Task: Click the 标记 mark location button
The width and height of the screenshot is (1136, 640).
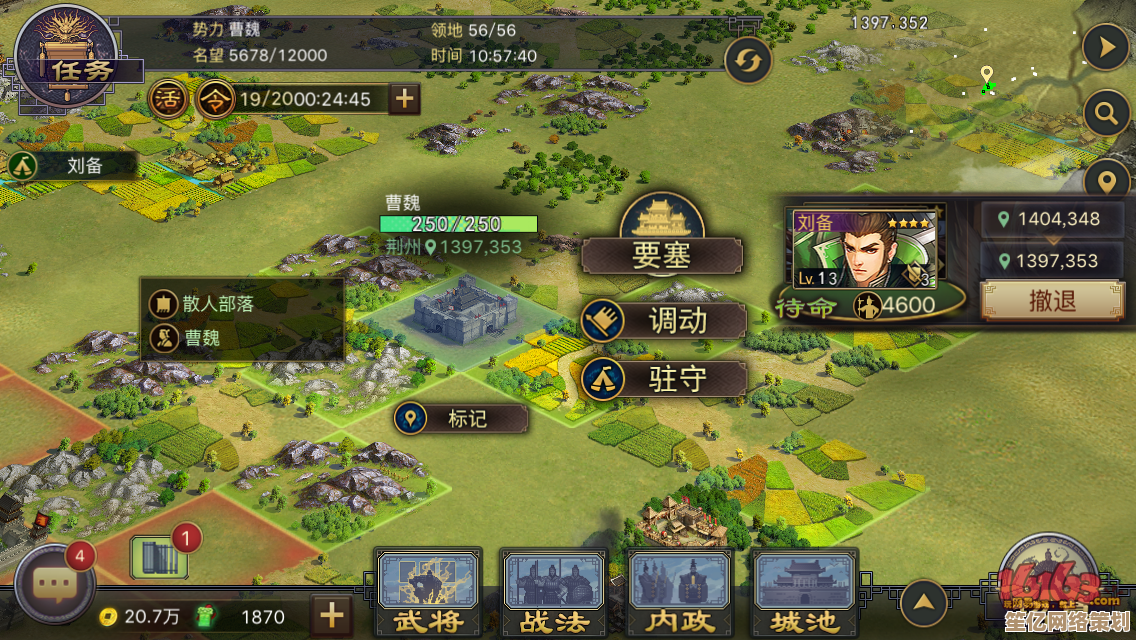Action: 460,418
